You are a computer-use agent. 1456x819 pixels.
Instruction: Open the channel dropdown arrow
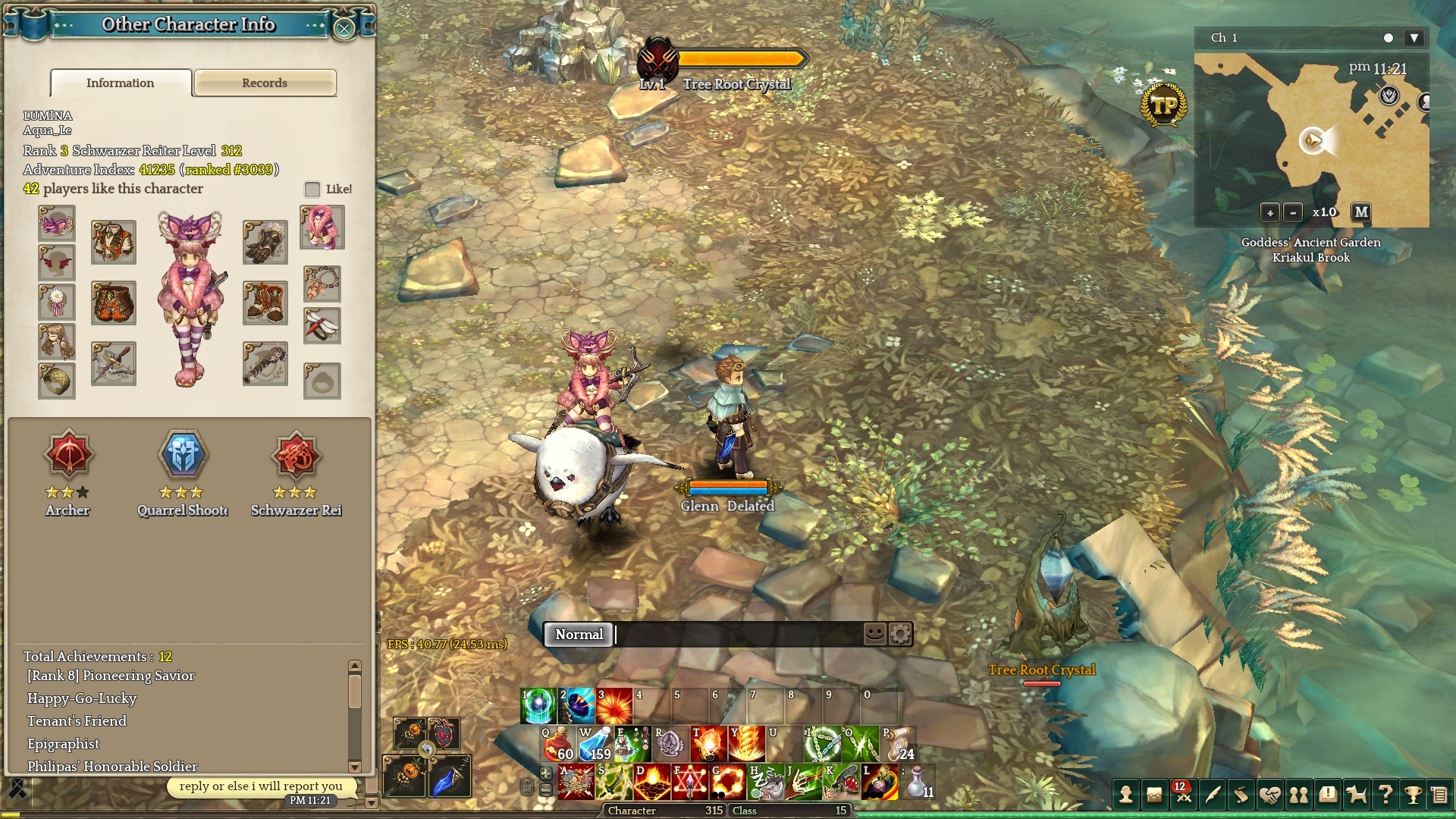[1414, 38]
